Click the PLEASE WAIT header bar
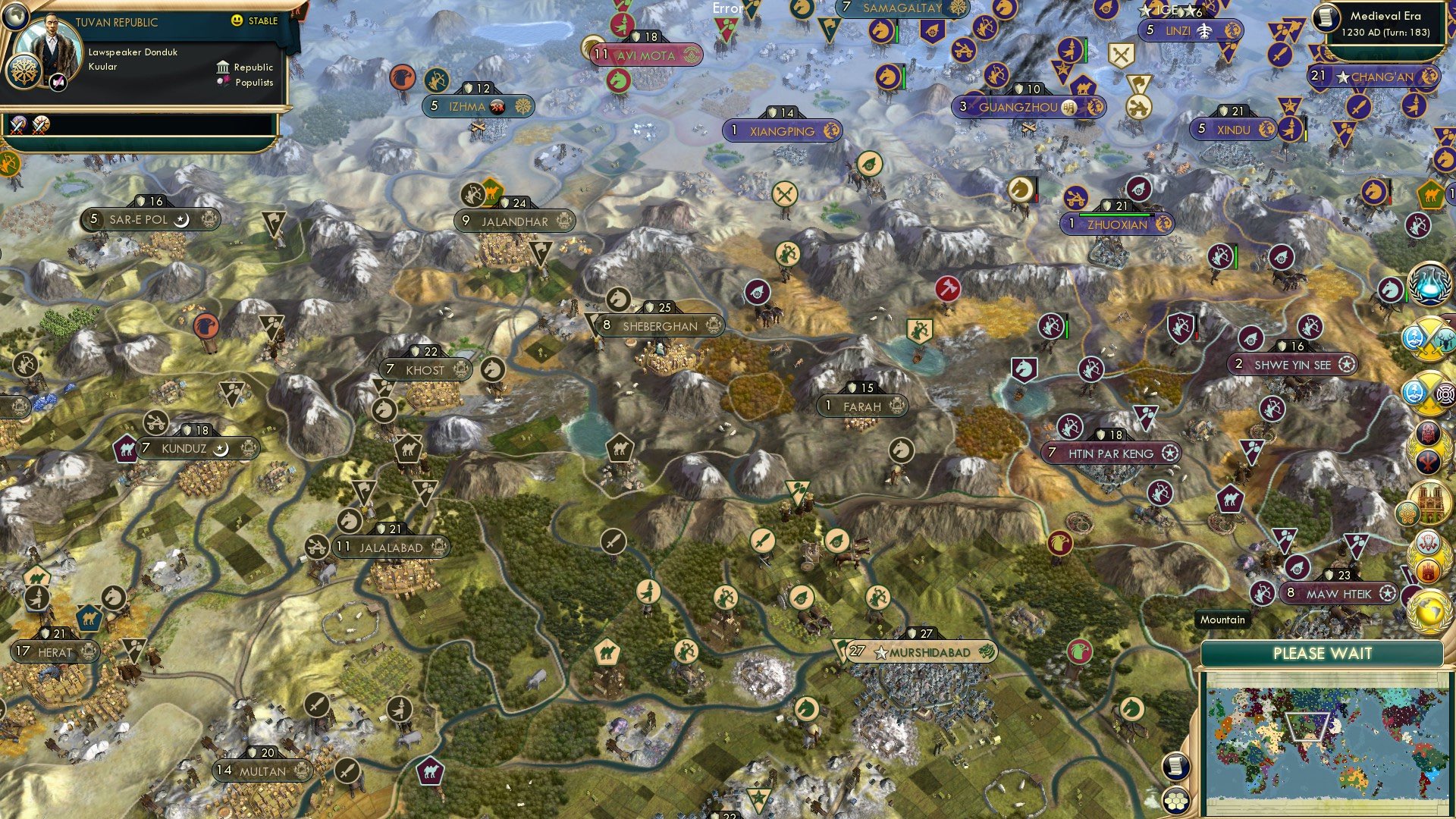Image resolution: width=1456 pixels, height=819 pixels. tap(1324, 652)
